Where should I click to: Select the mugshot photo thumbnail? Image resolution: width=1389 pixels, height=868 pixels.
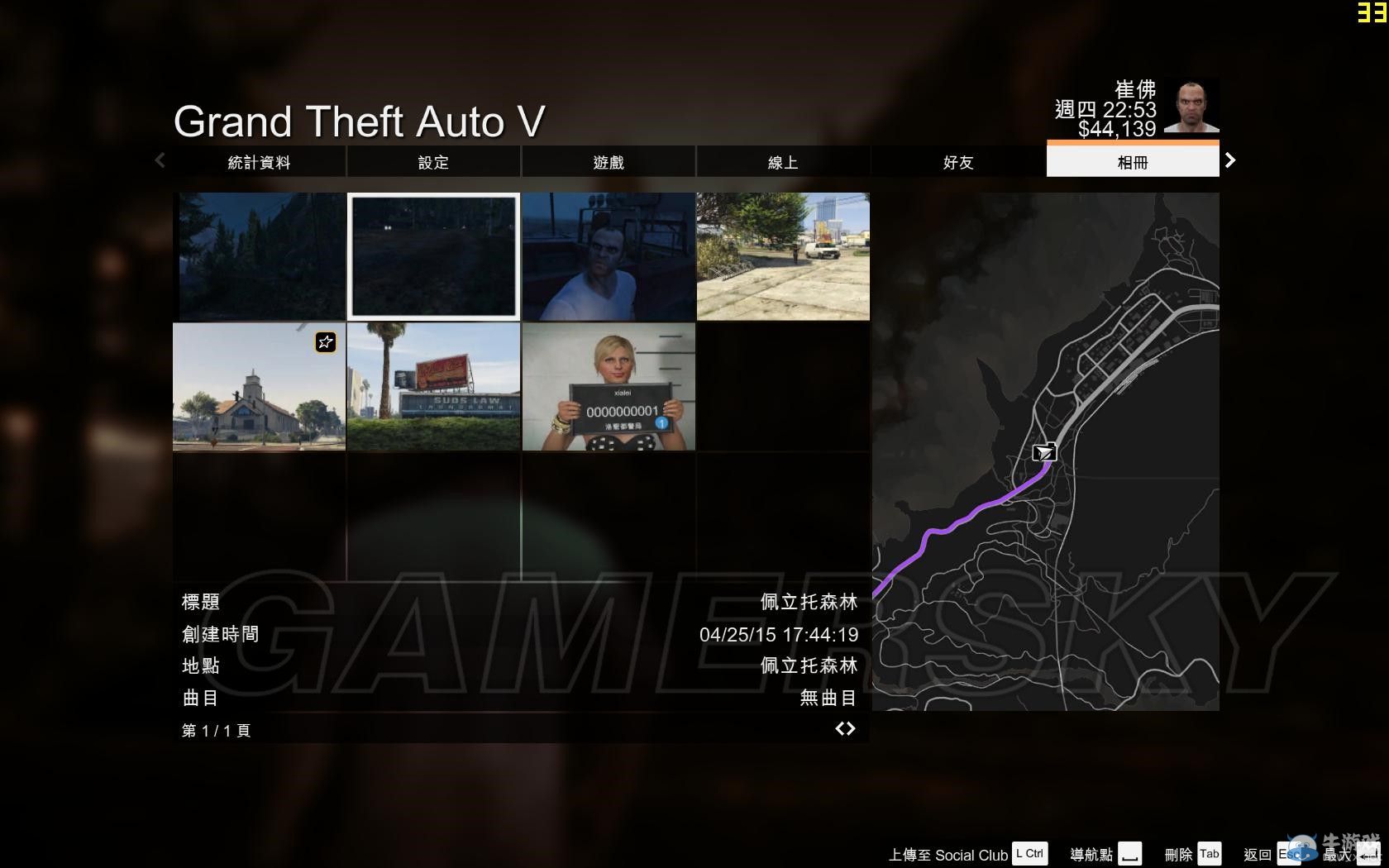point(609,386)
